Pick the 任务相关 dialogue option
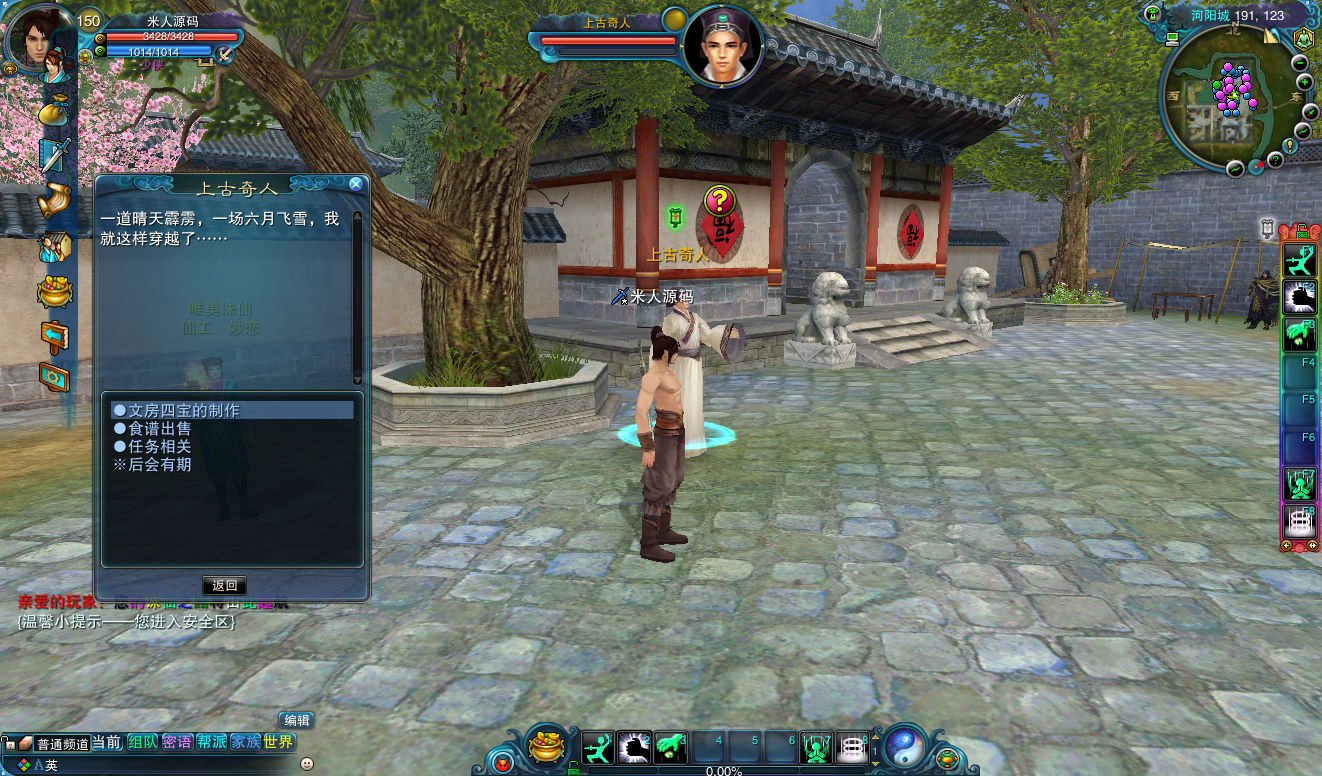This screenshot has height=776, width=1322. 159,446
